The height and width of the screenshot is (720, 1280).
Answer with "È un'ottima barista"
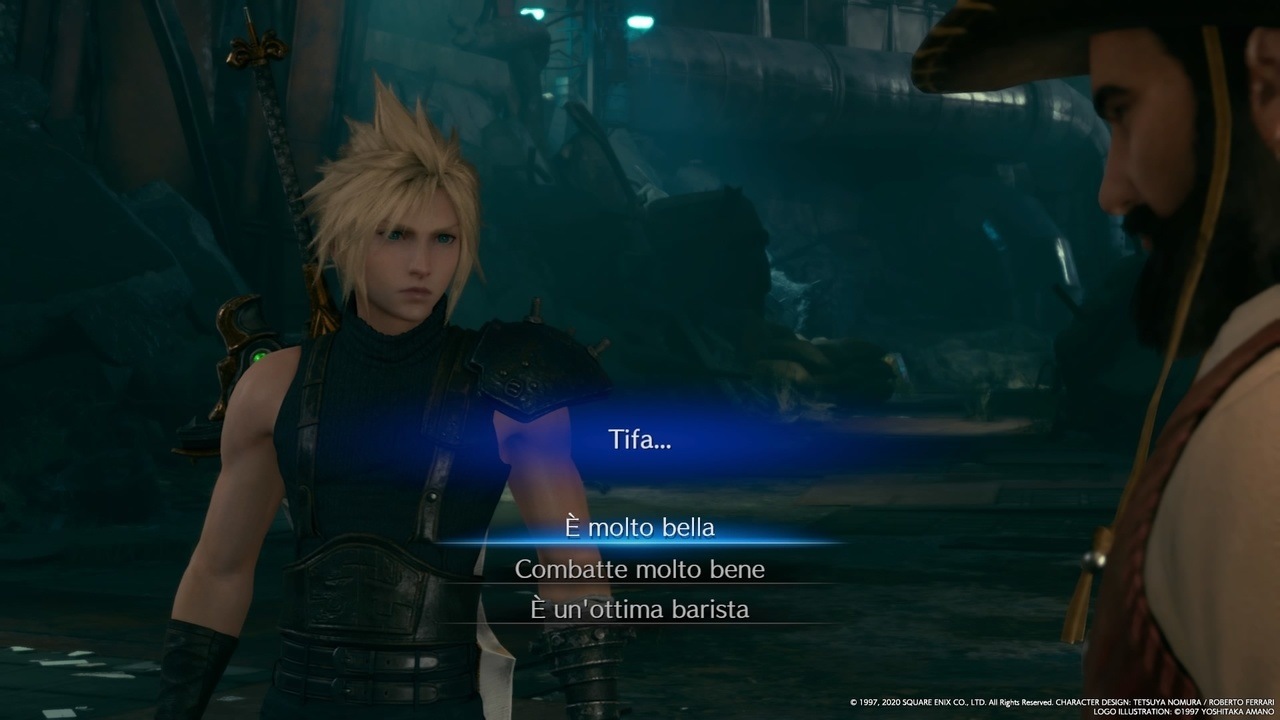pyautogui.click(x=639, y=609)
